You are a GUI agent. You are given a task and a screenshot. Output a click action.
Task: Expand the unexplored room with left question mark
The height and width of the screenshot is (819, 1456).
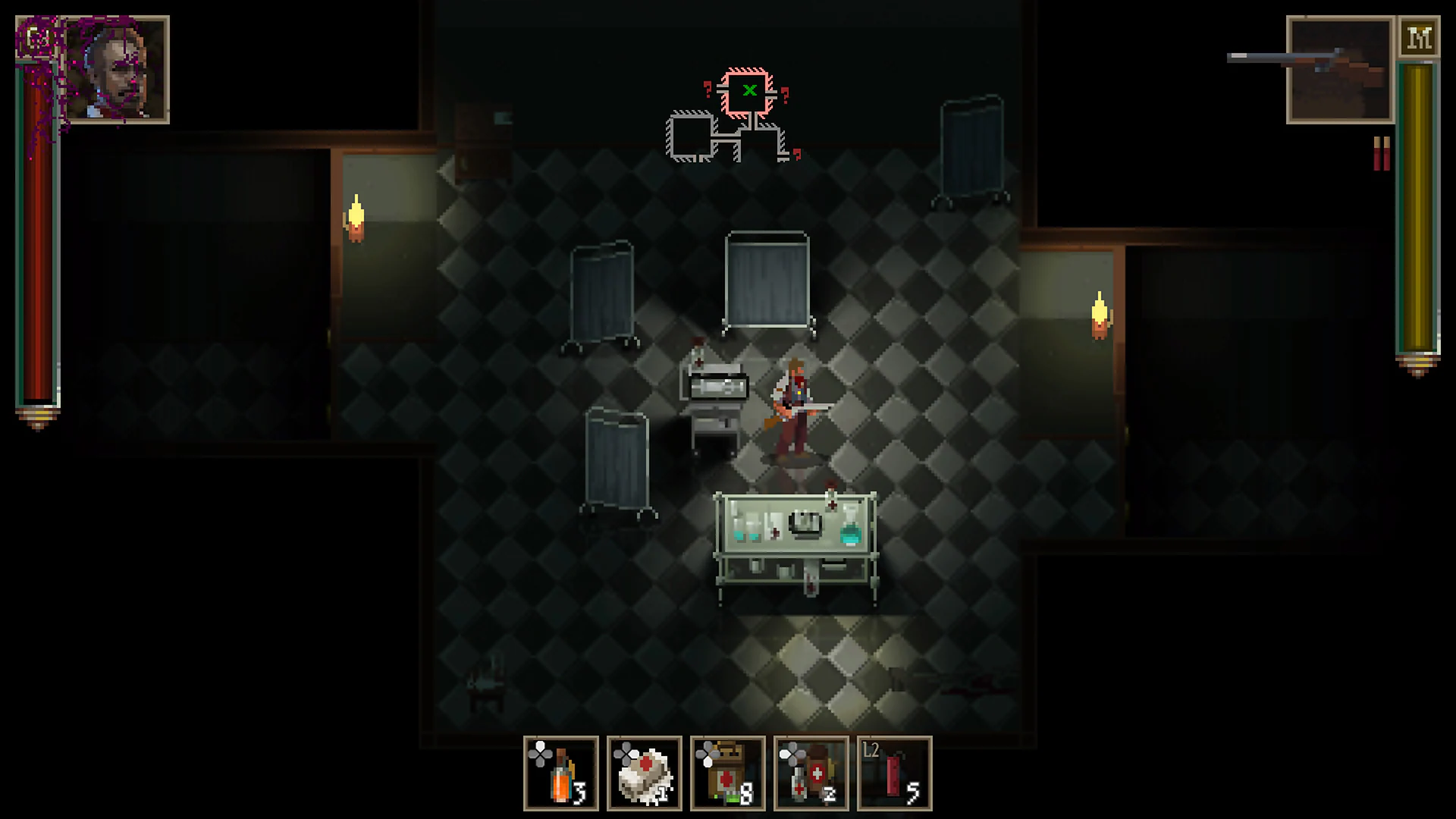(x=707, y=87)
